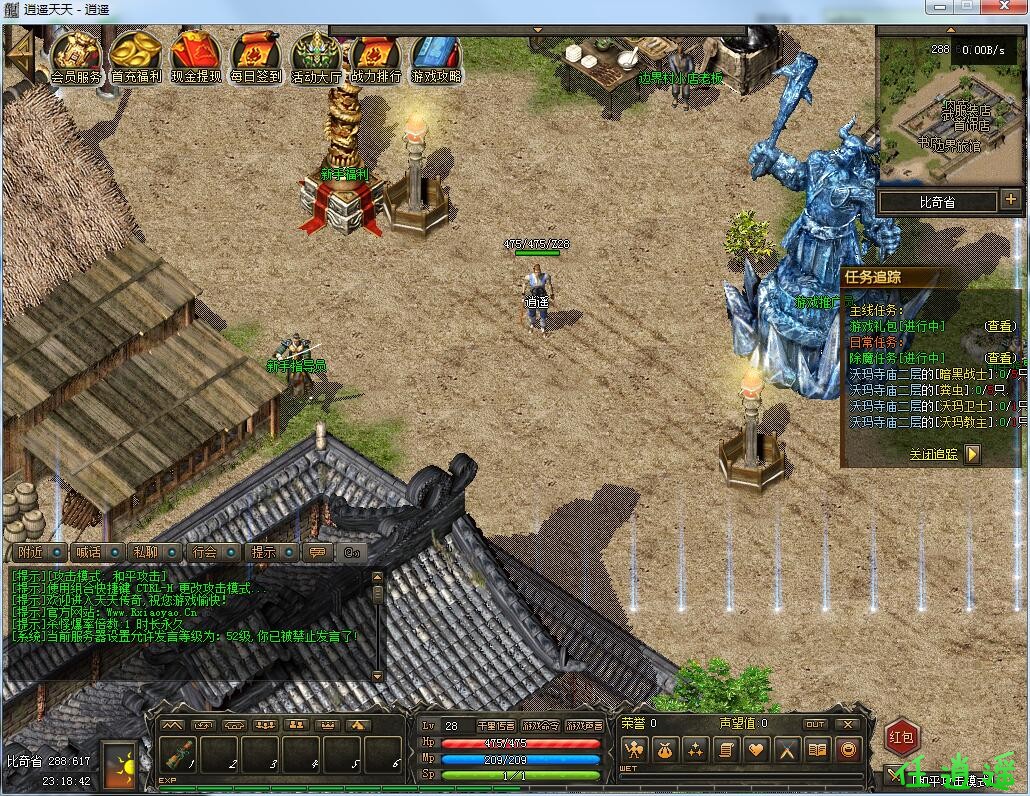Open the 游戏攻略 game guide book
The width and height of the screenshot is (1030, 796).
[x=435, y=53]
